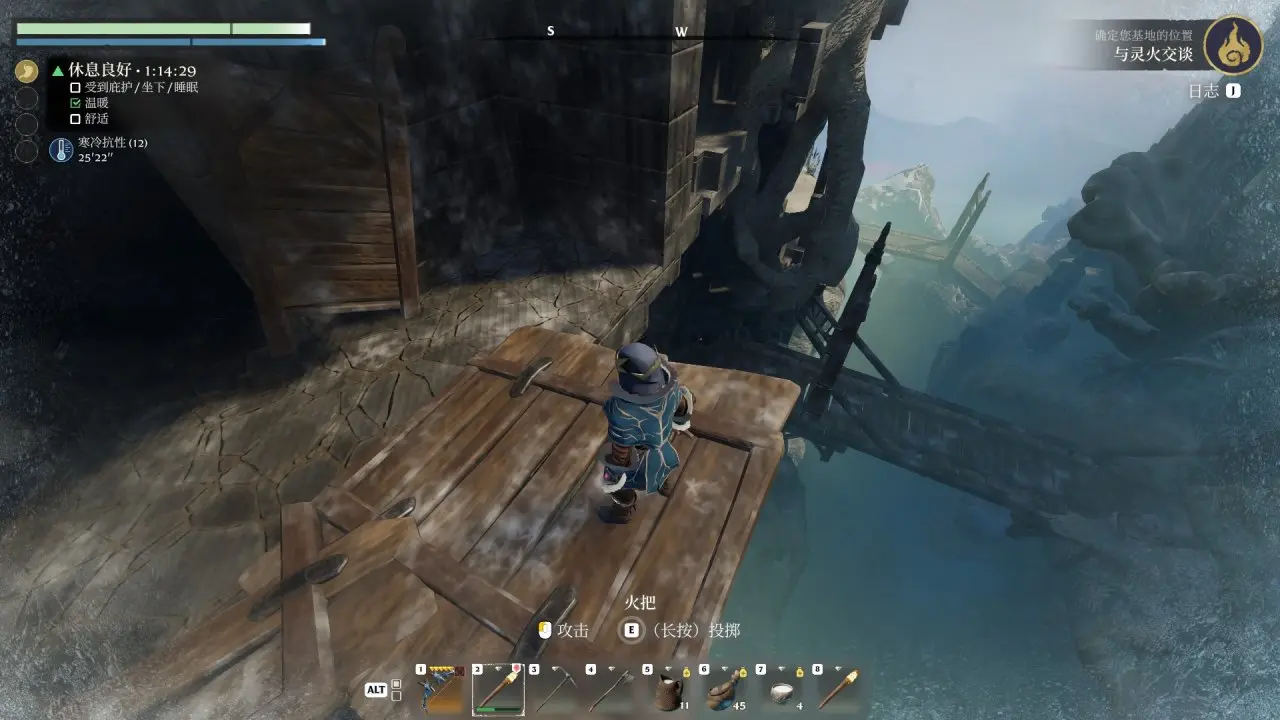Image resolution: width=1280 pixels, height=720 pixels.
Task: Select the spare torch in slot 8
Action: (838, 689)
